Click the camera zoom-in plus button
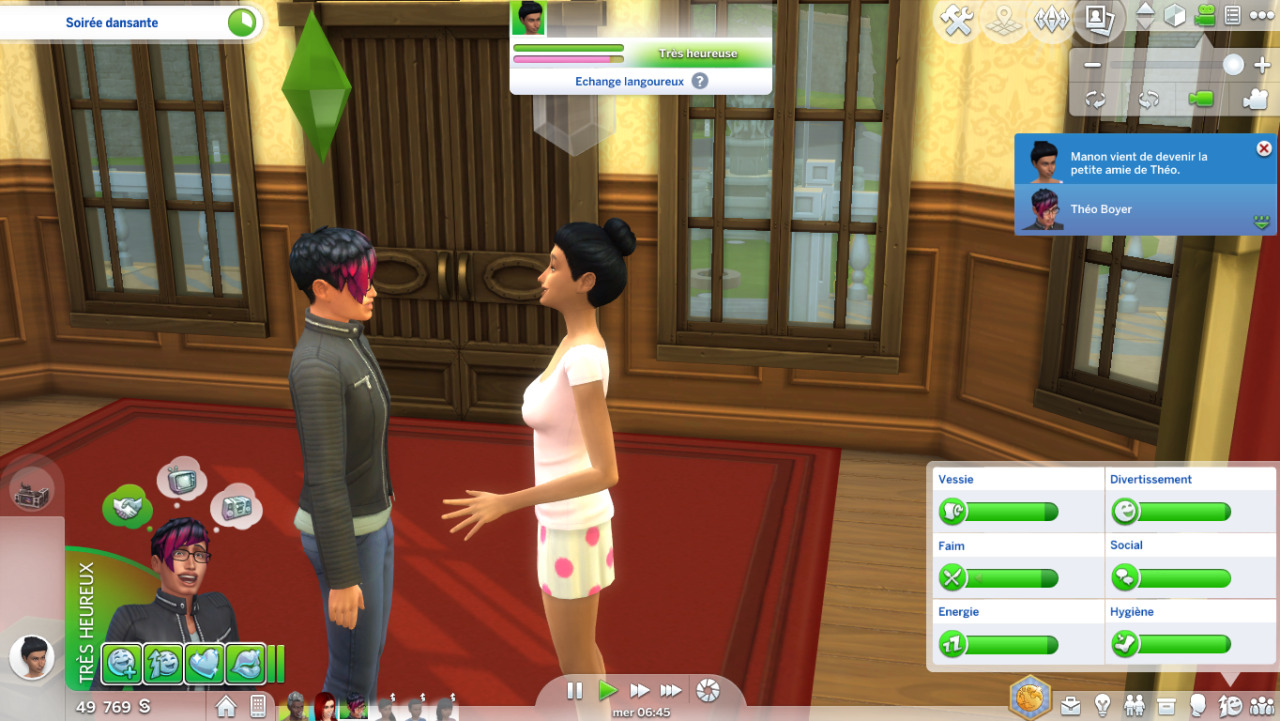 pyautogui.click(x=1261, y=65)
